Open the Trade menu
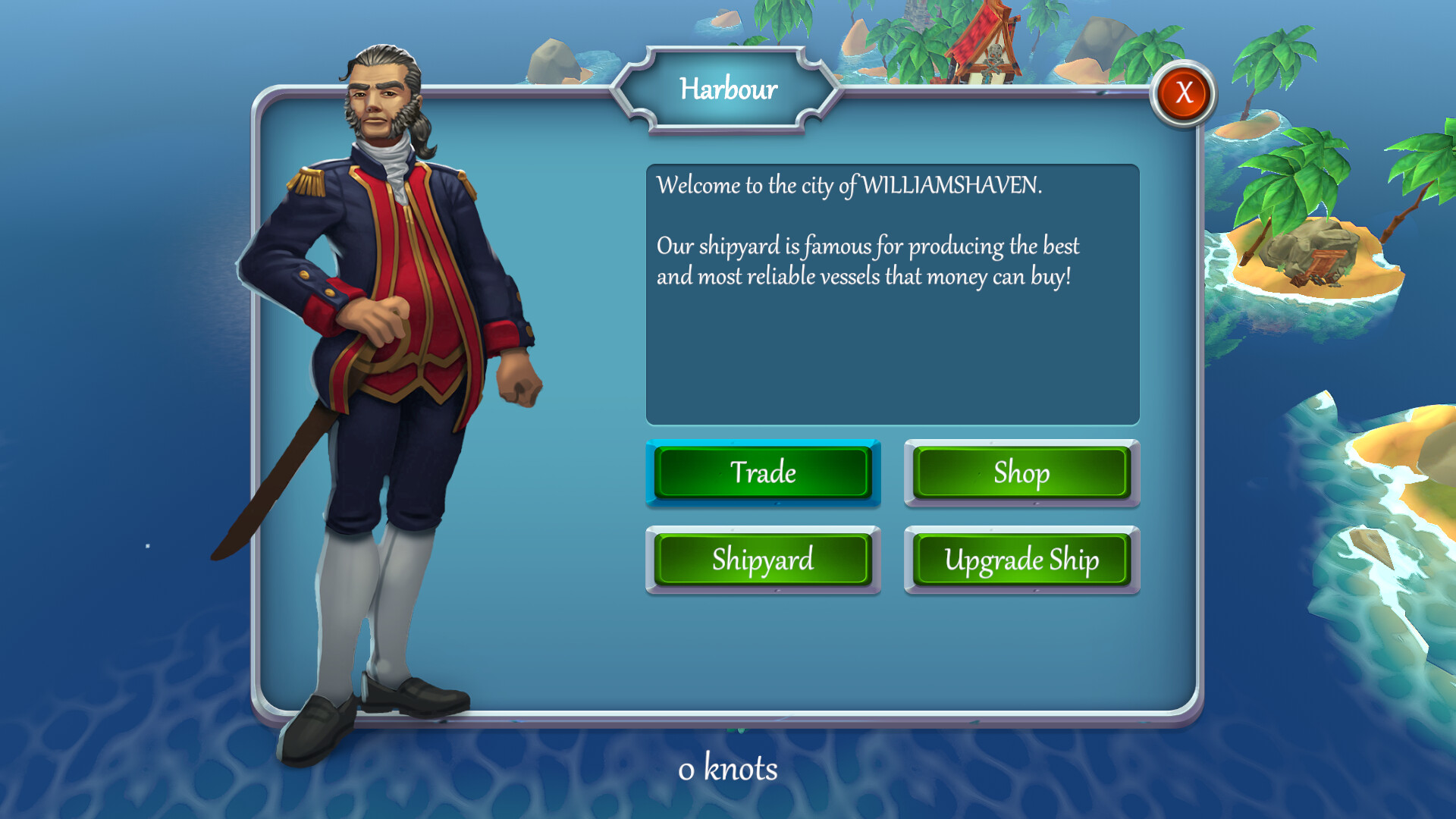The image size is (1456, 819). pos(763,473)
